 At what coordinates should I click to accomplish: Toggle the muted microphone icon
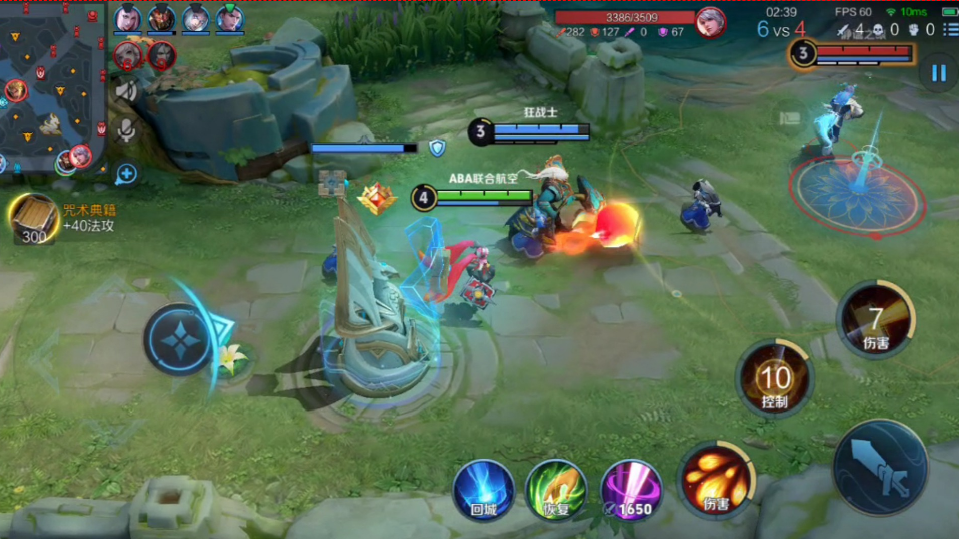[127, 129]
